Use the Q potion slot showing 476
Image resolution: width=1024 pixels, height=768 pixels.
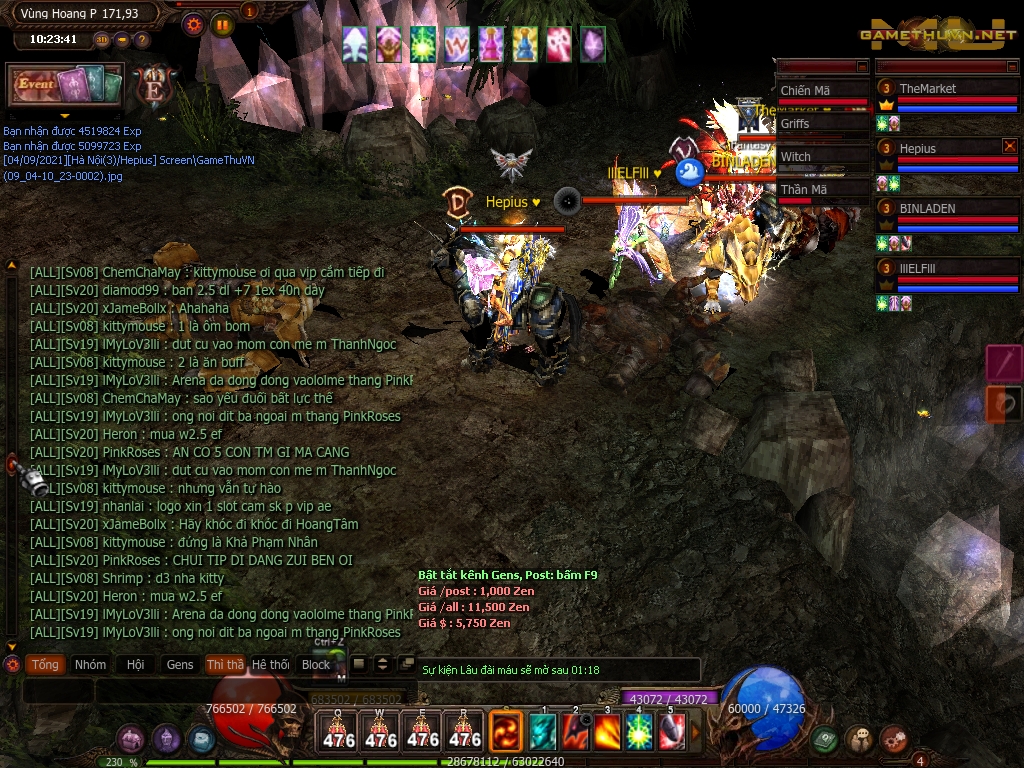click(x=337, y=731)
